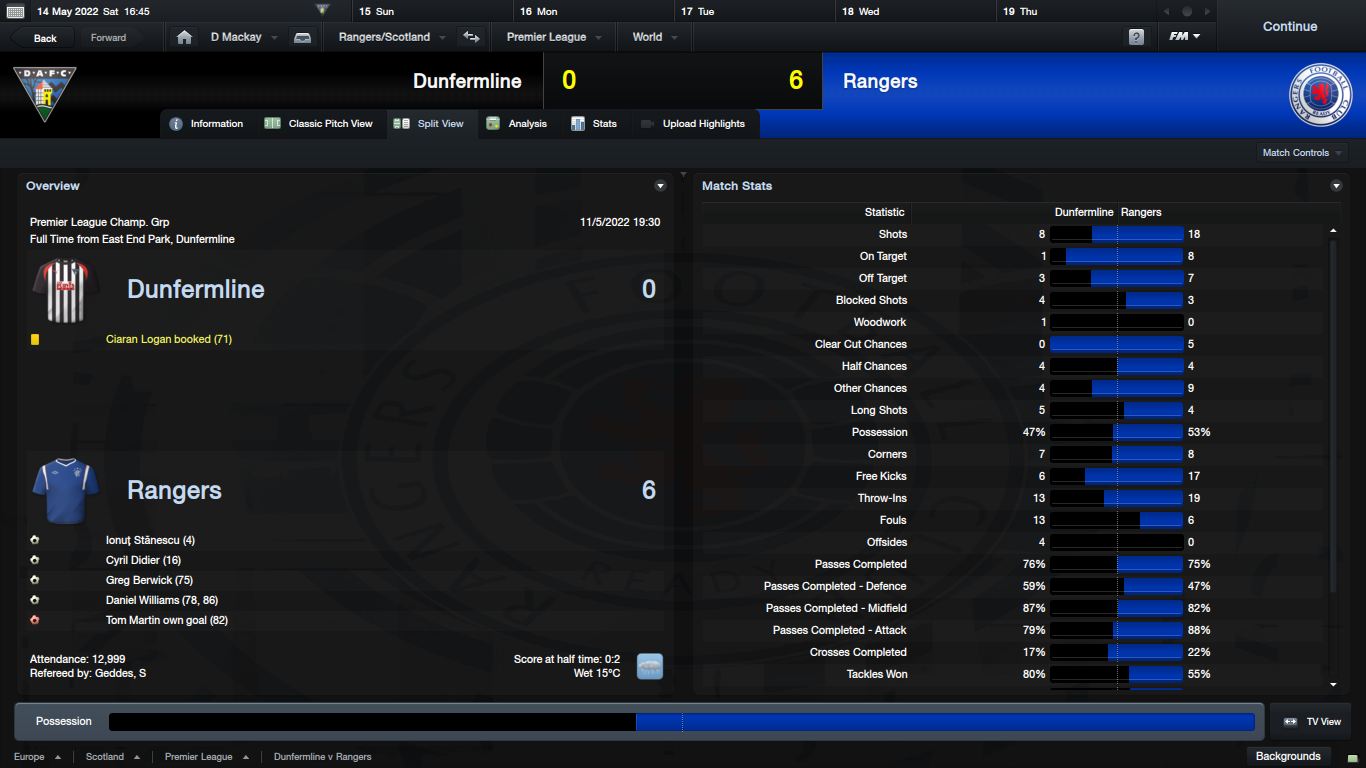The width and height of the screenshot is (1366, 768).
Task: Click the help question mark icon
Action: (1136, 37)
